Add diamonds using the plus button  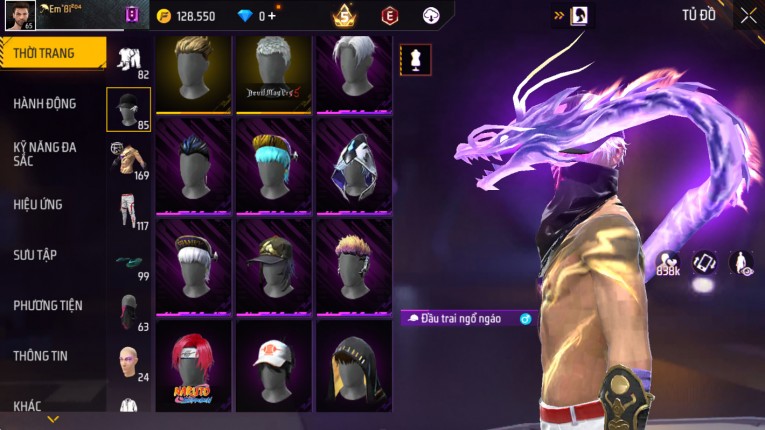coord(272,16)
